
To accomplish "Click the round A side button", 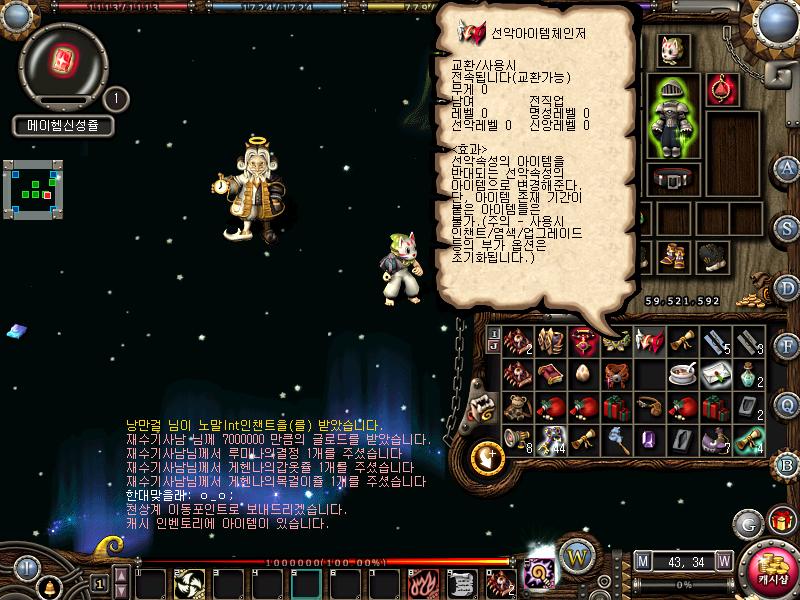I will click(x=787, y=167).
